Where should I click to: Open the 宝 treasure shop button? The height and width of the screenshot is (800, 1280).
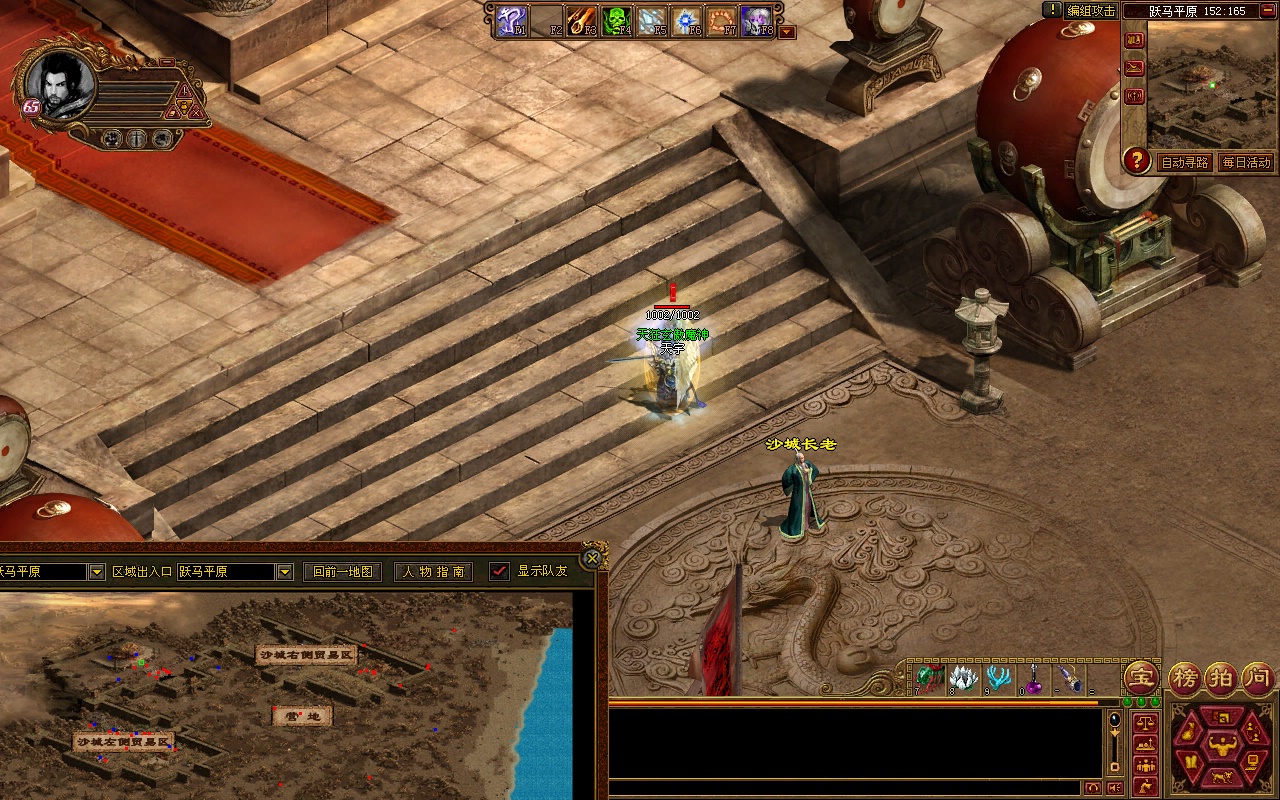click(1141, 678)
